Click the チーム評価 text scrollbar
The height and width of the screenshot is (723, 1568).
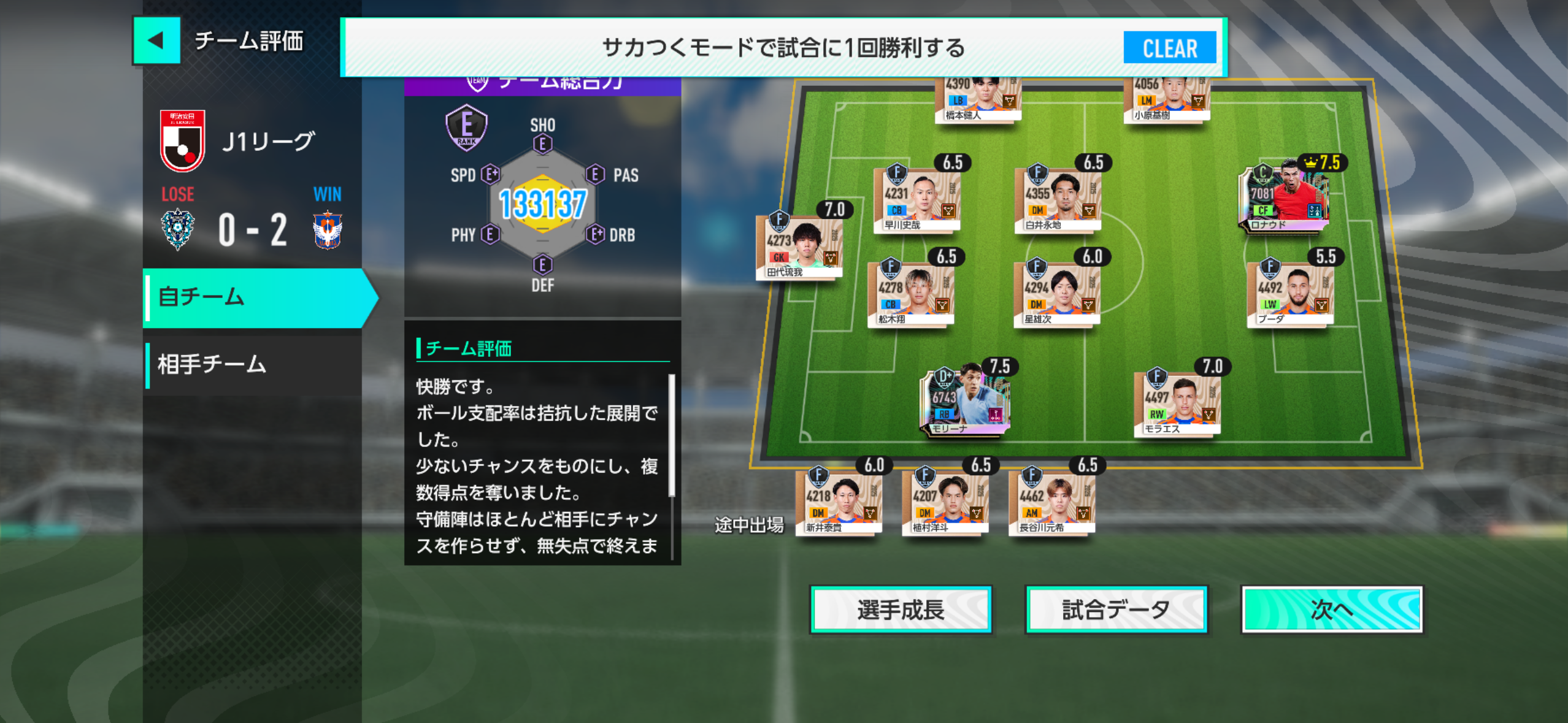tap(672, 435)
